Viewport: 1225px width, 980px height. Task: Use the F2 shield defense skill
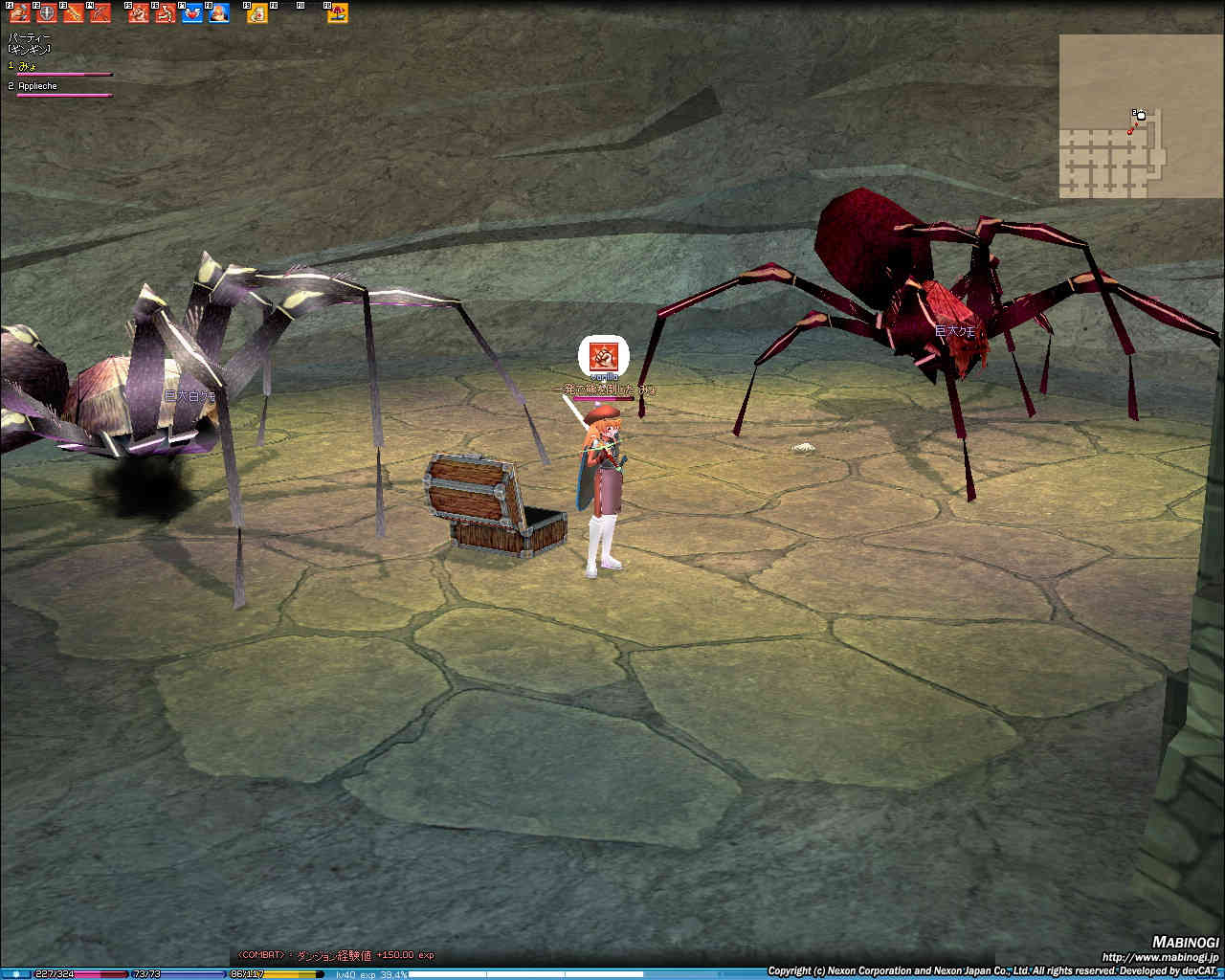coord(46,13)
